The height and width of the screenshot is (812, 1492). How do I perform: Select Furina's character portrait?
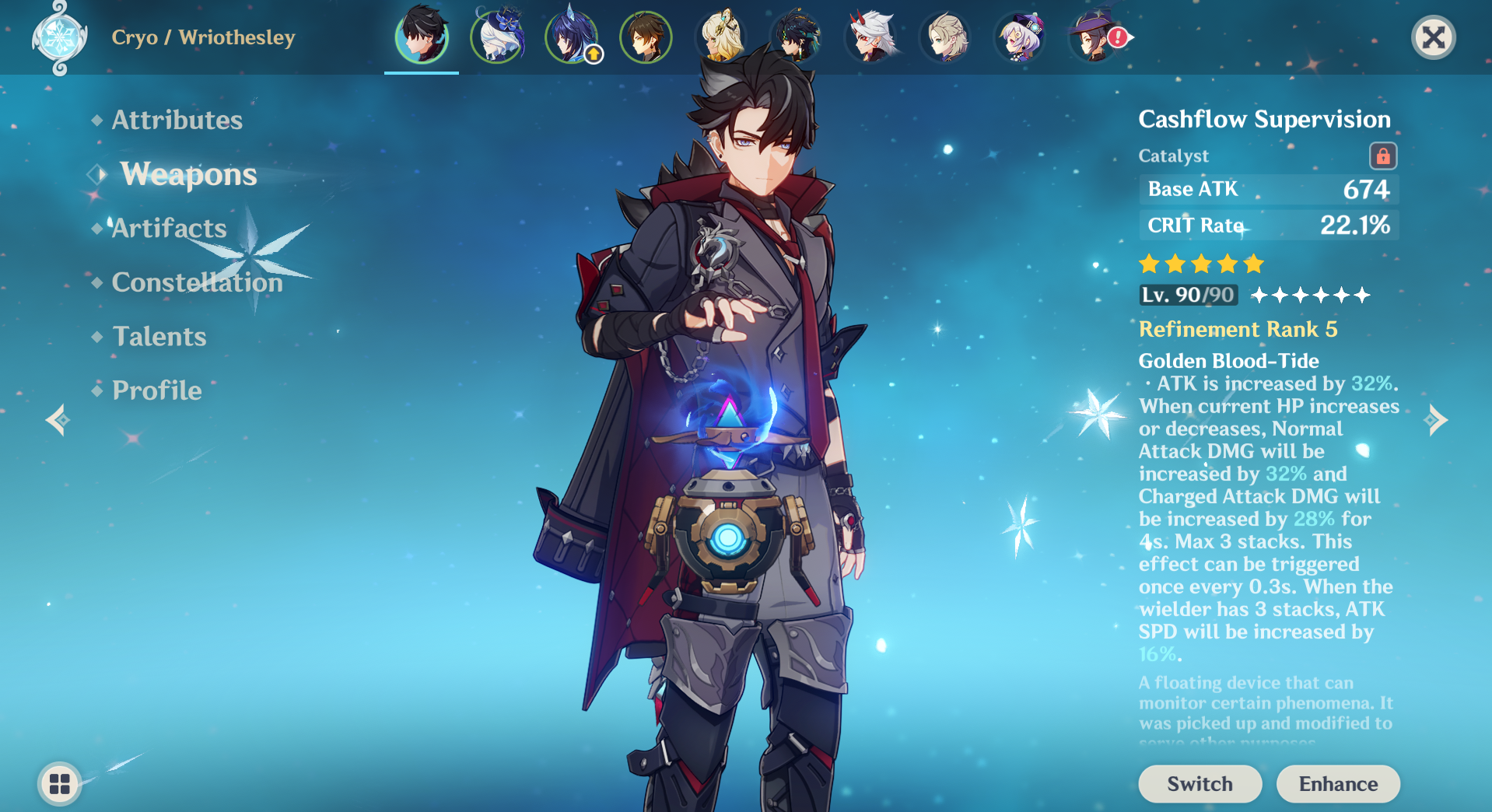pyautogui.click(x=496, y=37)
